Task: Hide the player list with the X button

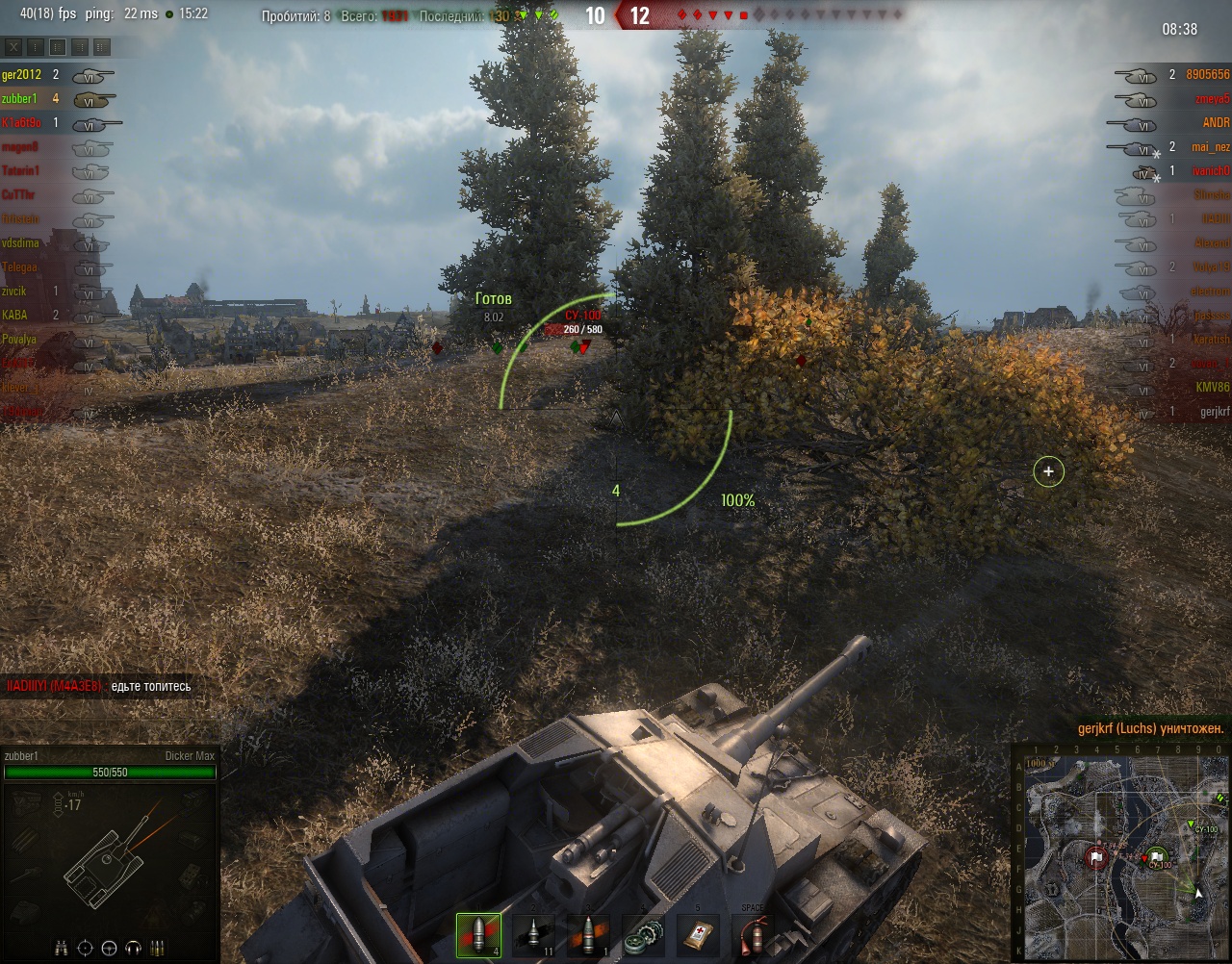Action: (13, 46)
